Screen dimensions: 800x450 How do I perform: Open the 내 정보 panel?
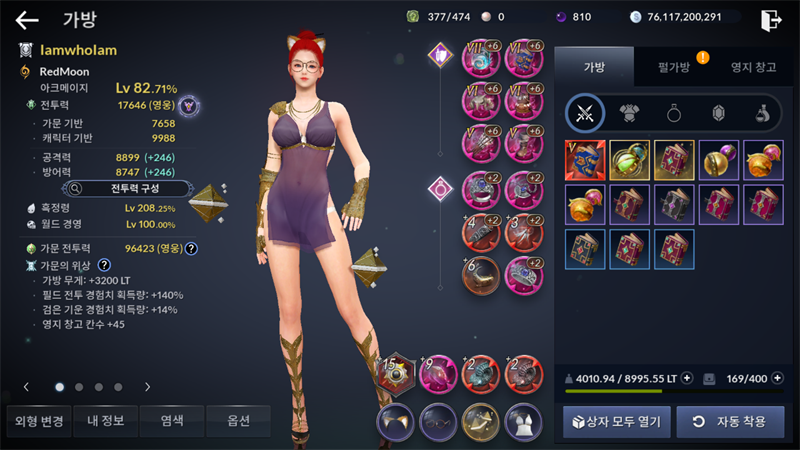105,421
